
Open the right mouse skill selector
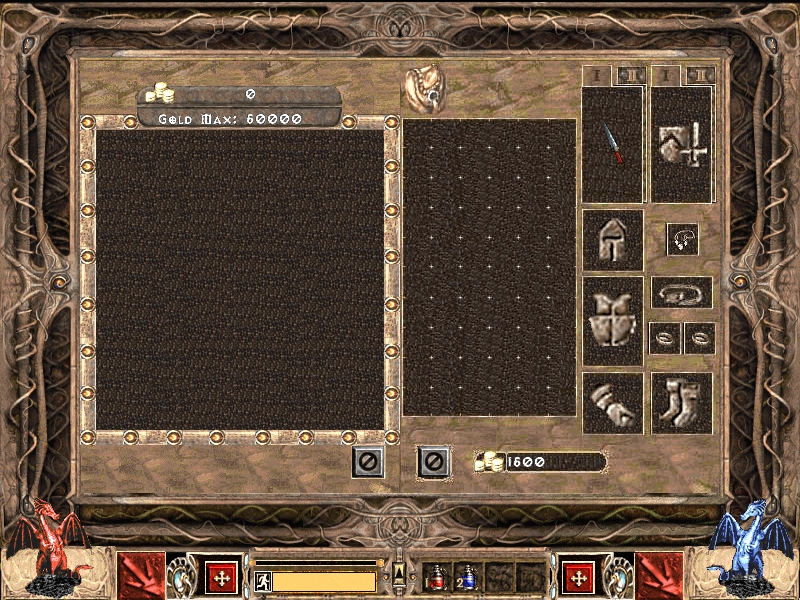pos(578,577)
